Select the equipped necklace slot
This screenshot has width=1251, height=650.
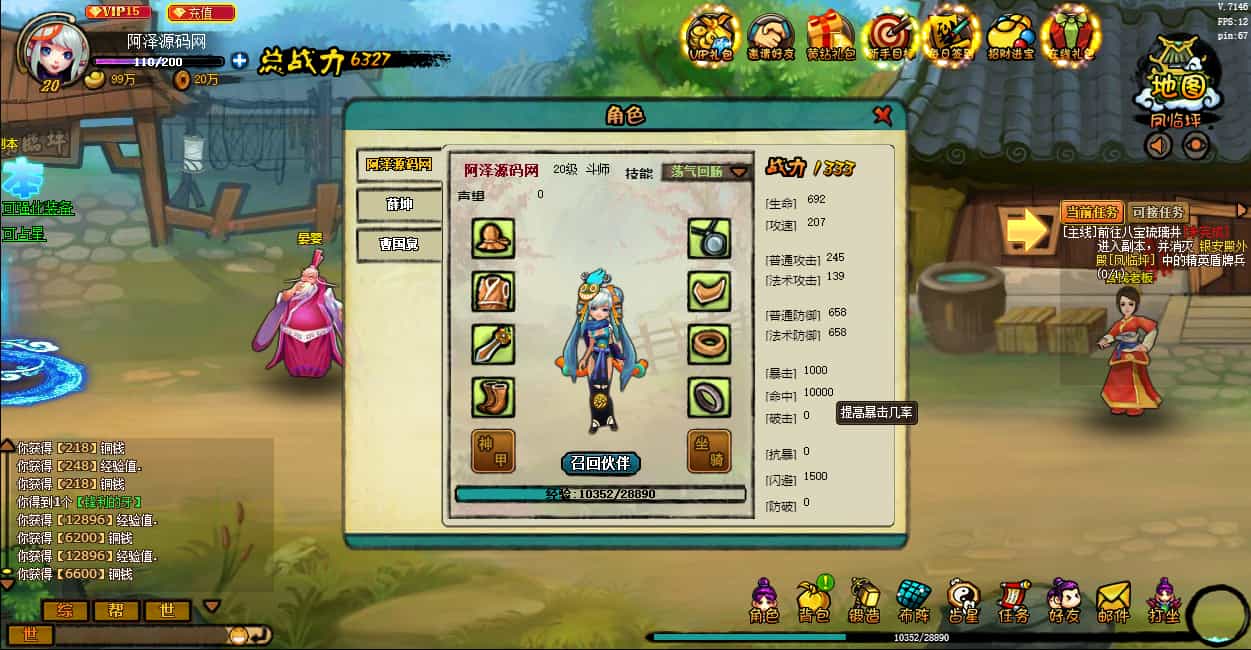point(709,238)
